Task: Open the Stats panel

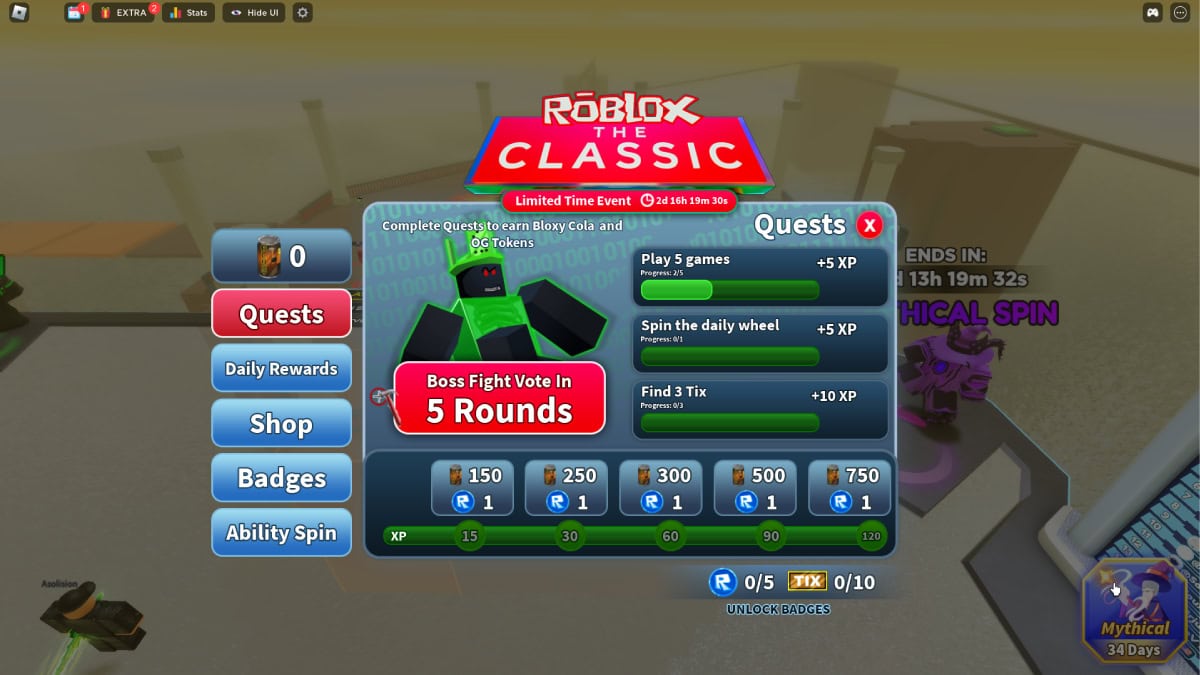Action: (x=188, y=13)
